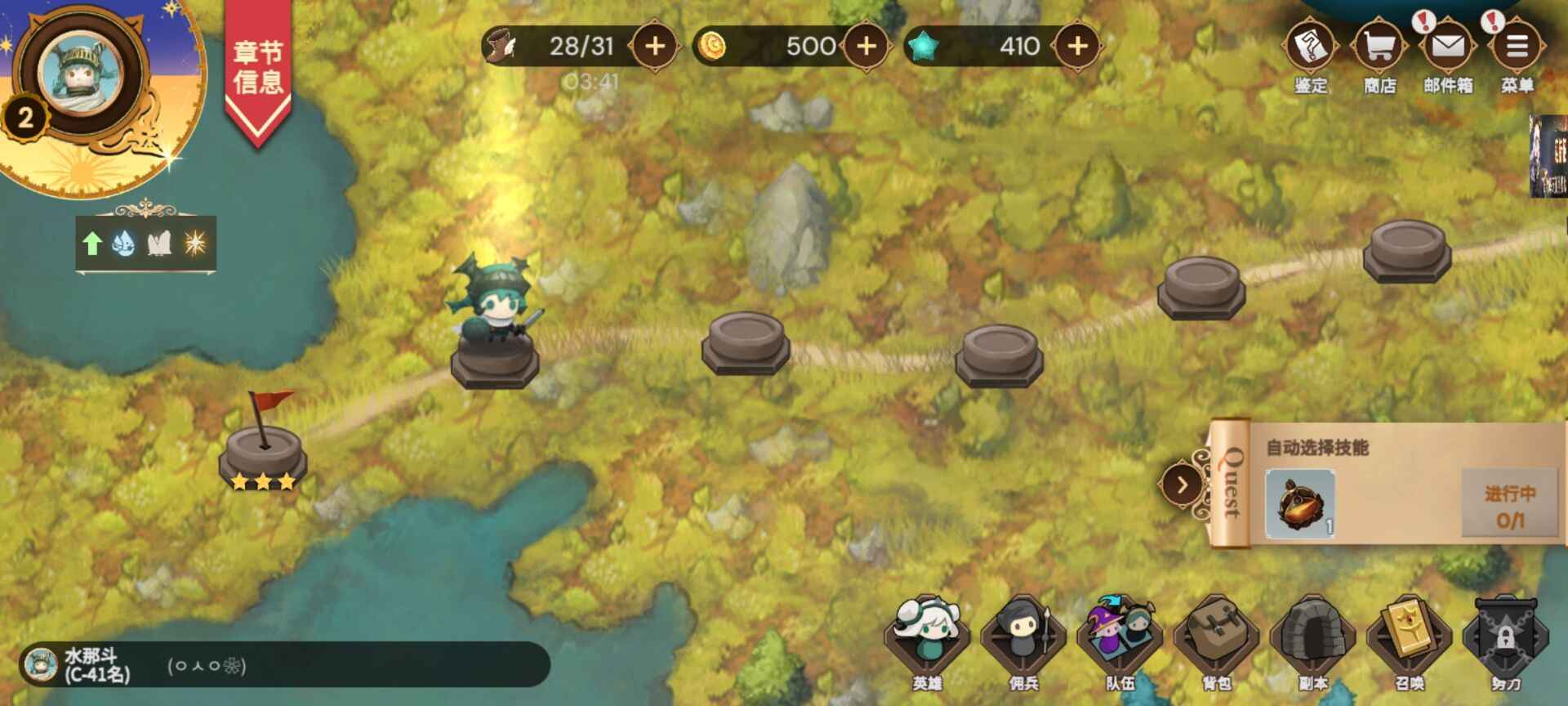This screenshot has height=706, width=1568.
Task: Open the 英雄 hero screen
Action: click(x=927, y=641)
